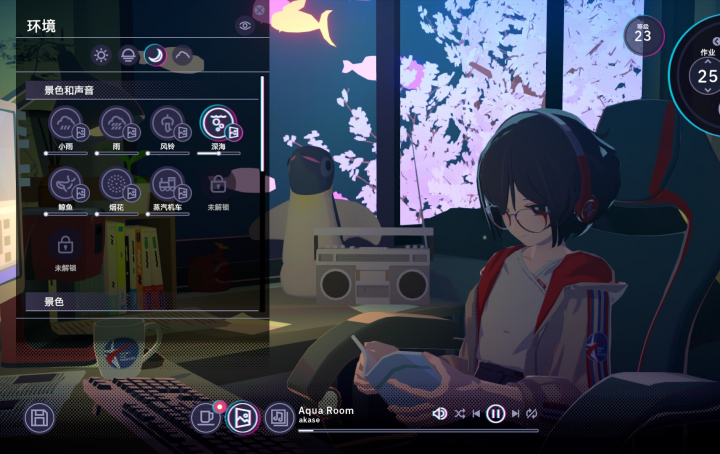Choose the night moon setting
This screenshot has height=454, width=720.
click(155, 55)
